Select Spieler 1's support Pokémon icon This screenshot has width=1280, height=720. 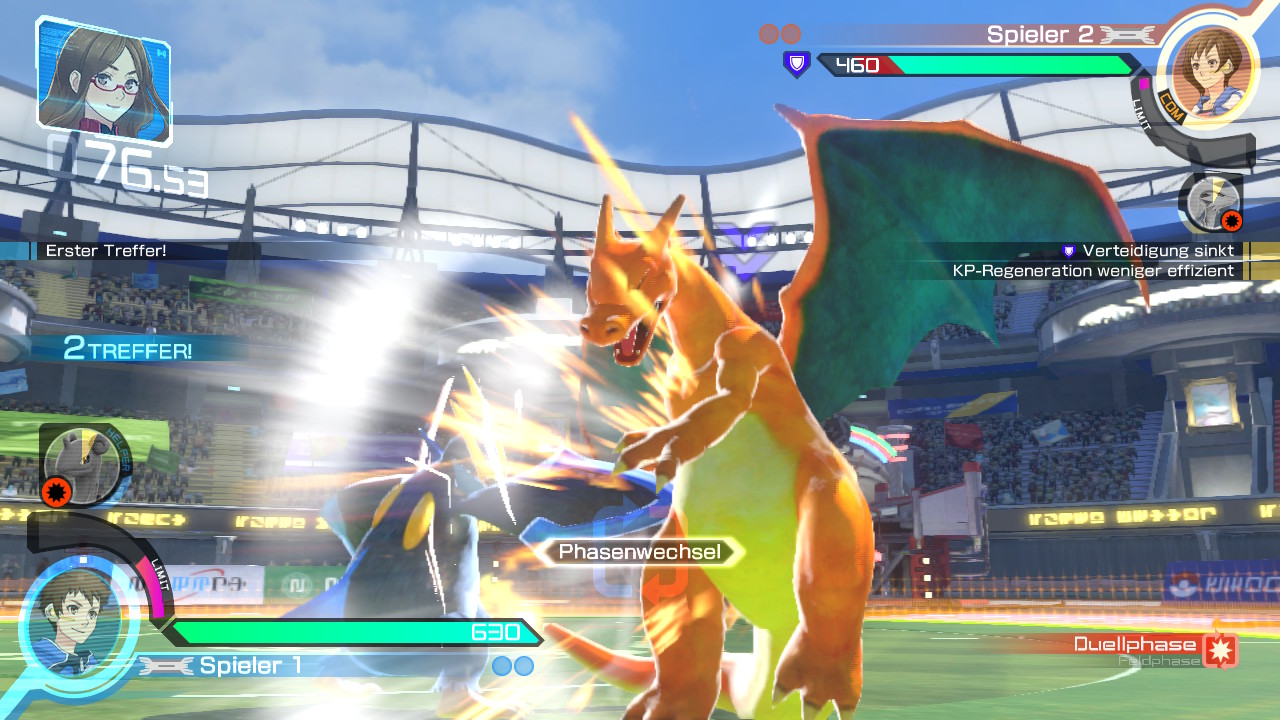click(x=82, y=463)
